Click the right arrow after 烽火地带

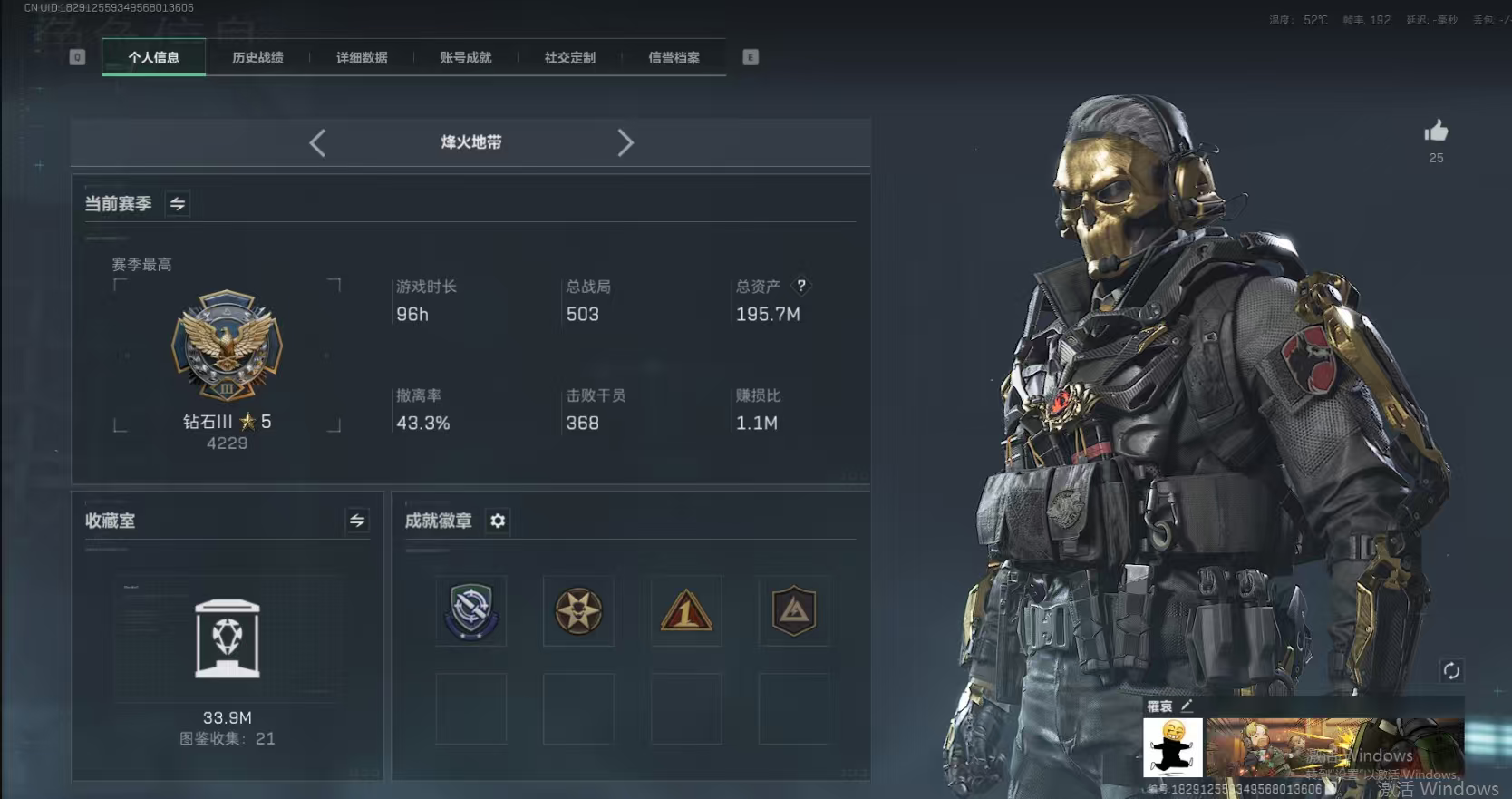point(625,142)
